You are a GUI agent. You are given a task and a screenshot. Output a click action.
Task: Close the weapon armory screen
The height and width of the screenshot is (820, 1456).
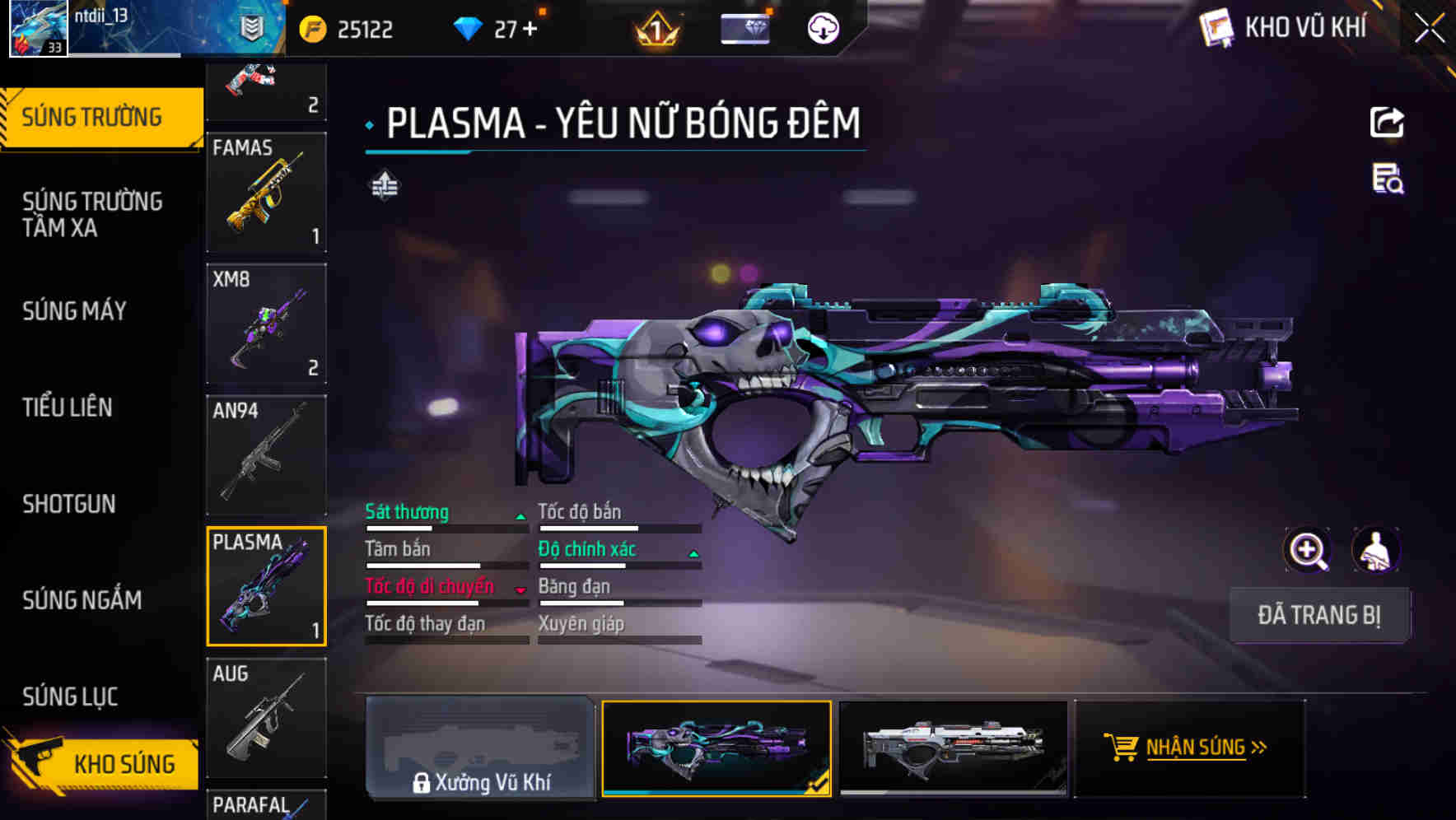point(1429,29)
